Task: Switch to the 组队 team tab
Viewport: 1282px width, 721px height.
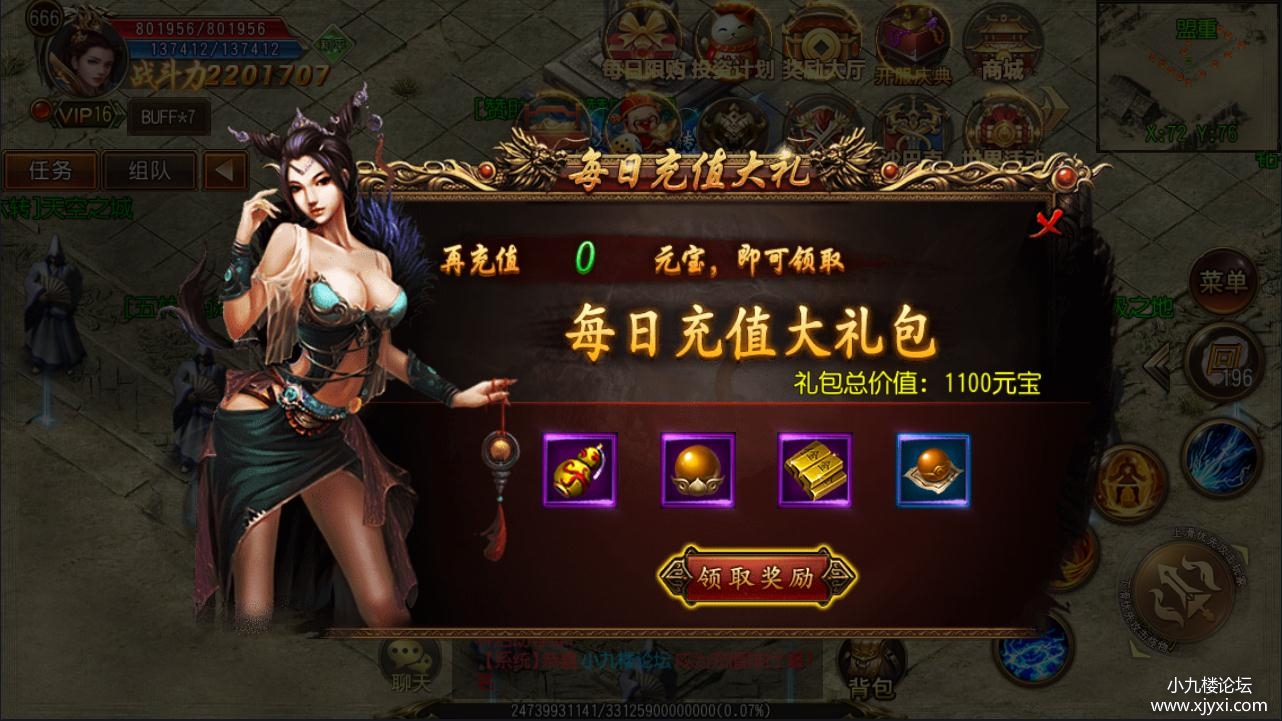Action: [x=148, y=171]
